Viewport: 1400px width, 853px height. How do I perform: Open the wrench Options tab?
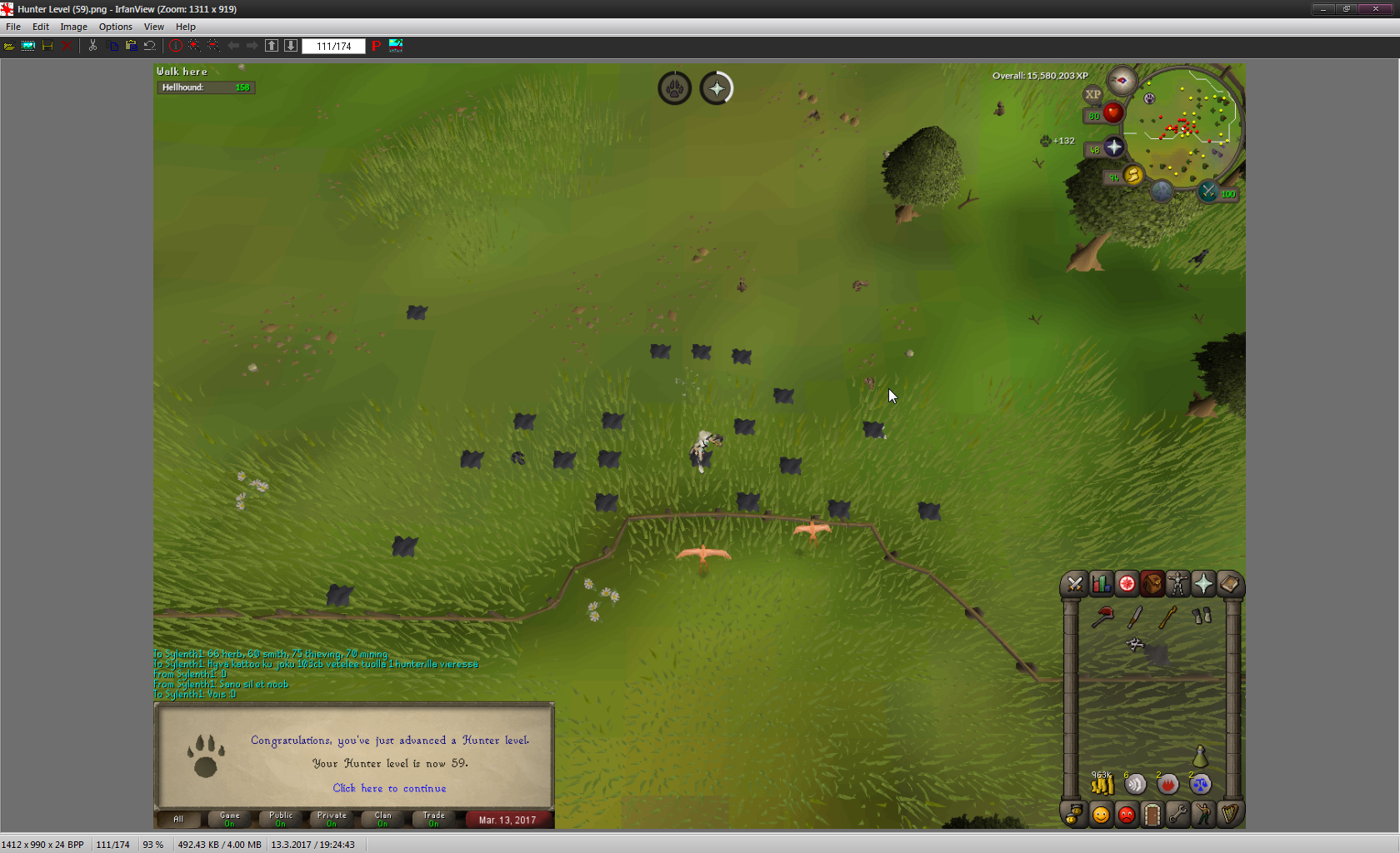point(1177,814)
